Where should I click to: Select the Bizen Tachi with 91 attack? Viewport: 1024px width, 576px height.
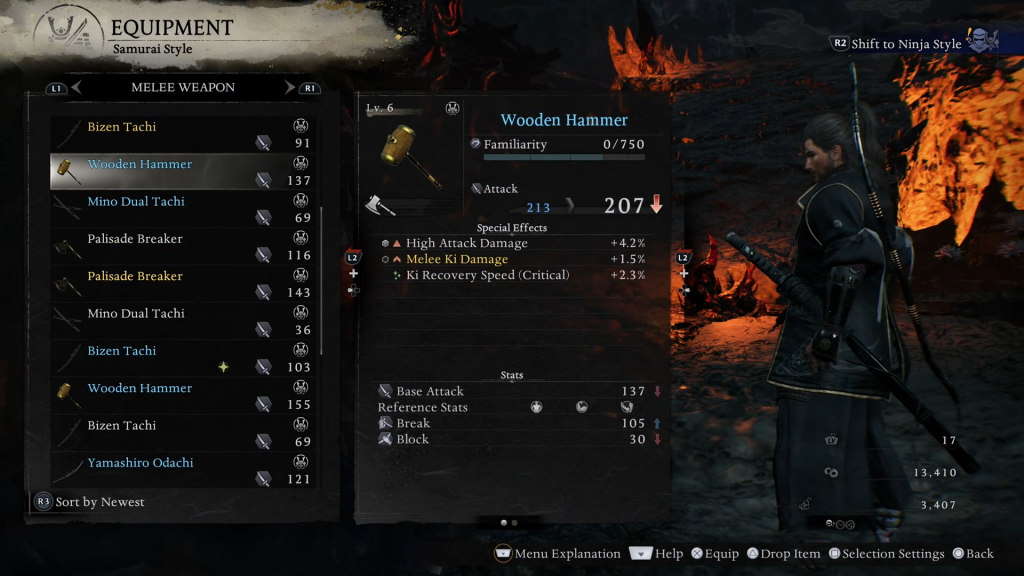tap(183, 134)
